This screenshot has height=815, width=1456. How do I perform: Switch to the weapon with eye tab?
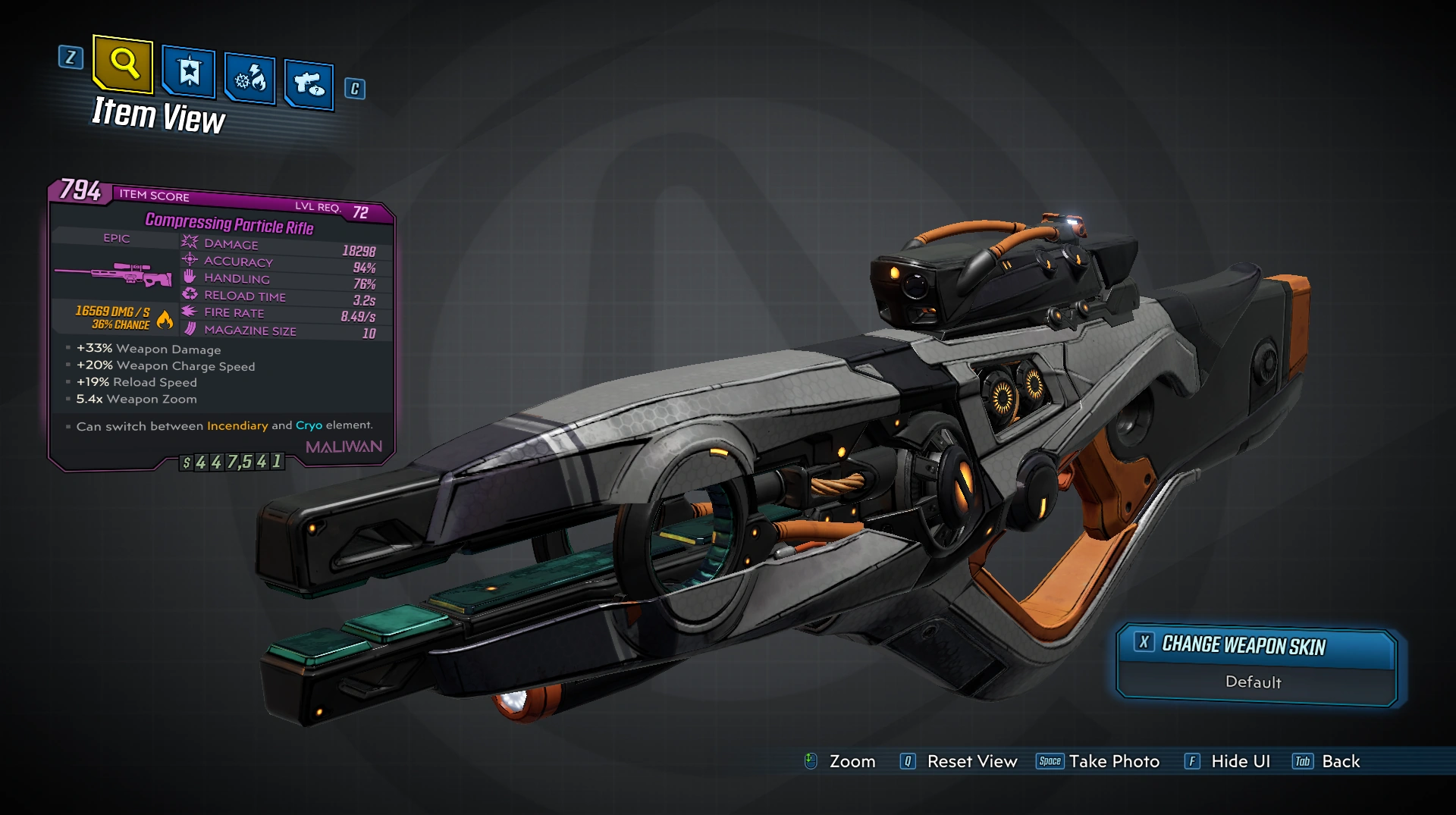pyautogui.click(x=309, y=83)
